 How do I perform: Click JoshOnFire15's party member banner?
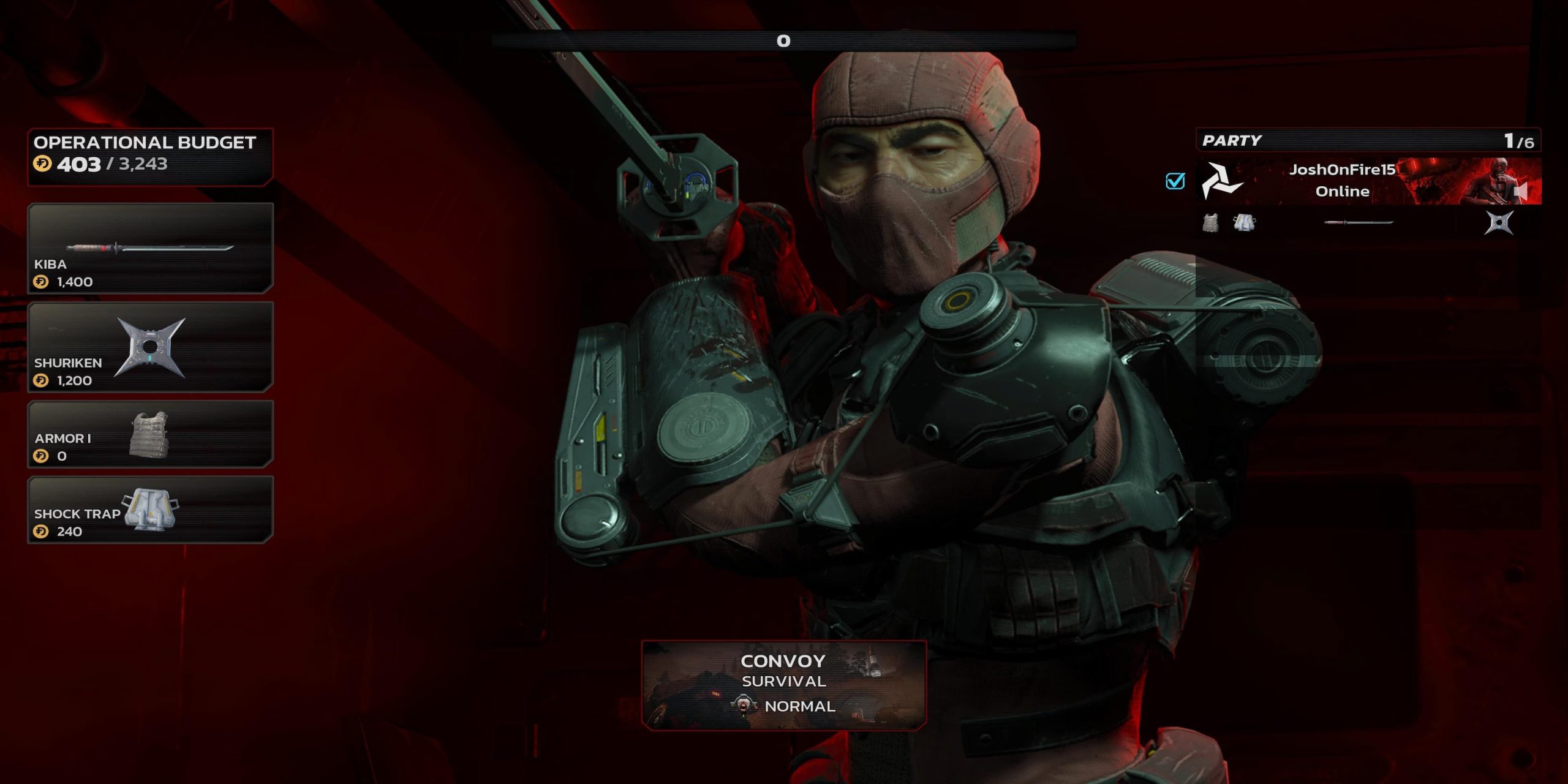pyautogui.click(x=1341, y=181)
